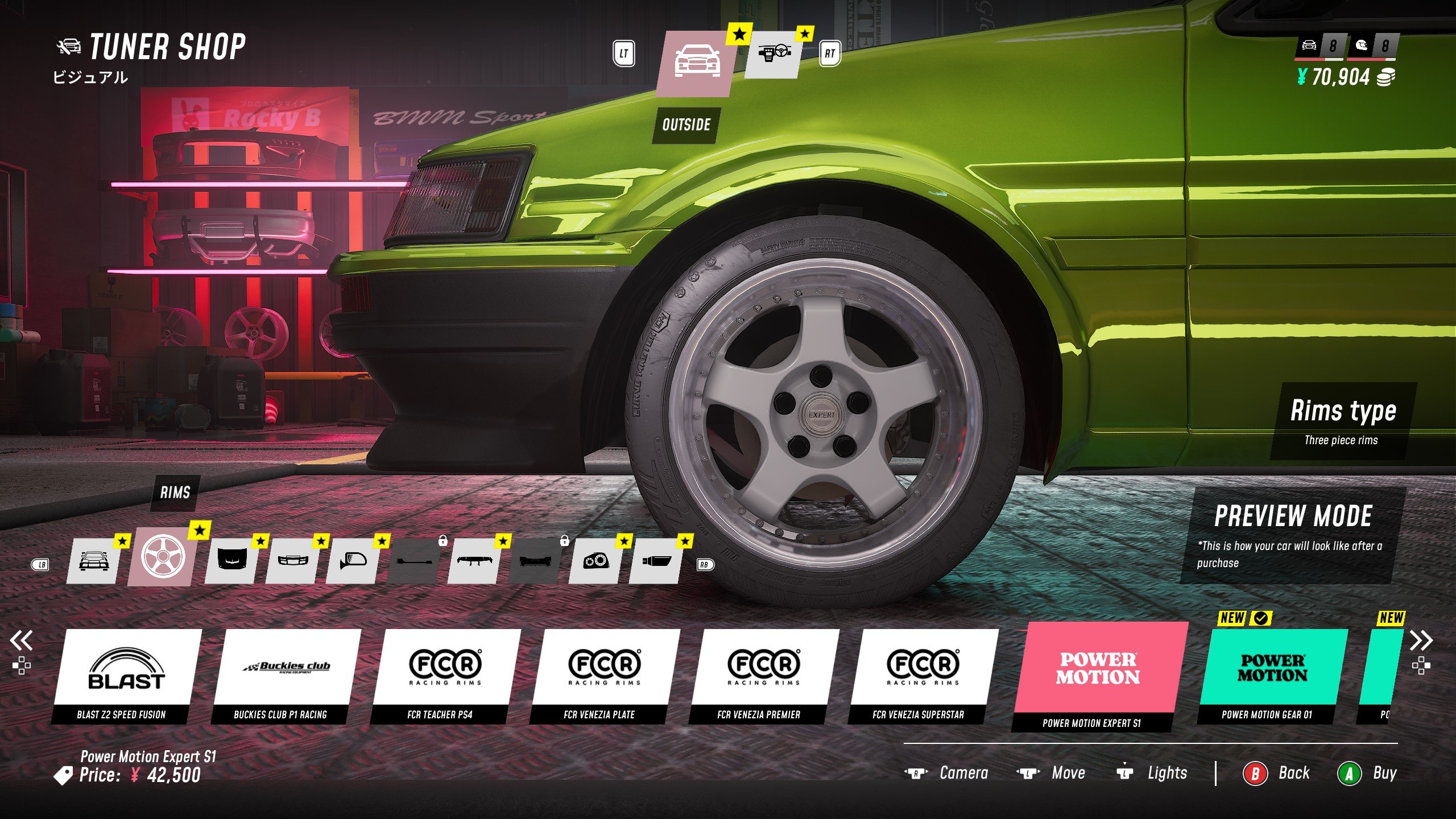The image size is (1456, 819).
Task: Click the left double-arrow to page back
Action: coord(22,641)
